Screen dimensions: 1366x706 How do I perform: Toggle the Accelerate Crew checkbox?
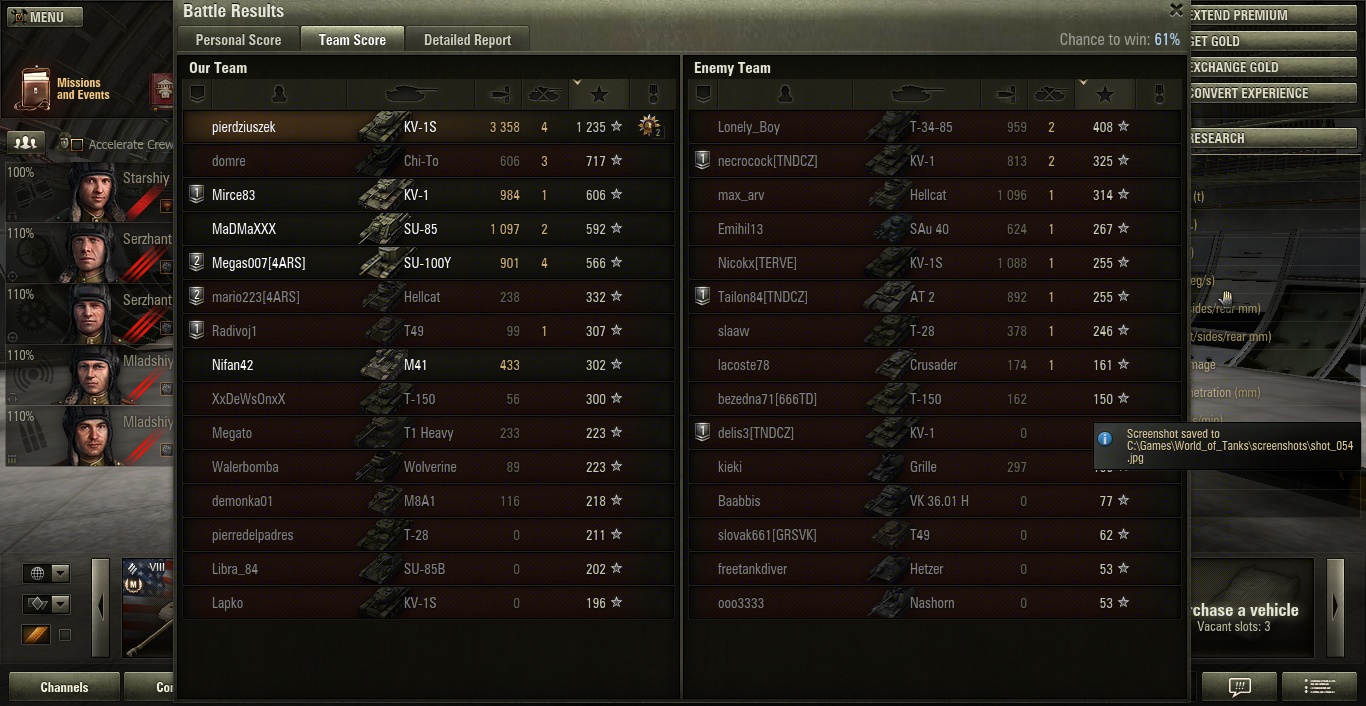coord(77,145)
